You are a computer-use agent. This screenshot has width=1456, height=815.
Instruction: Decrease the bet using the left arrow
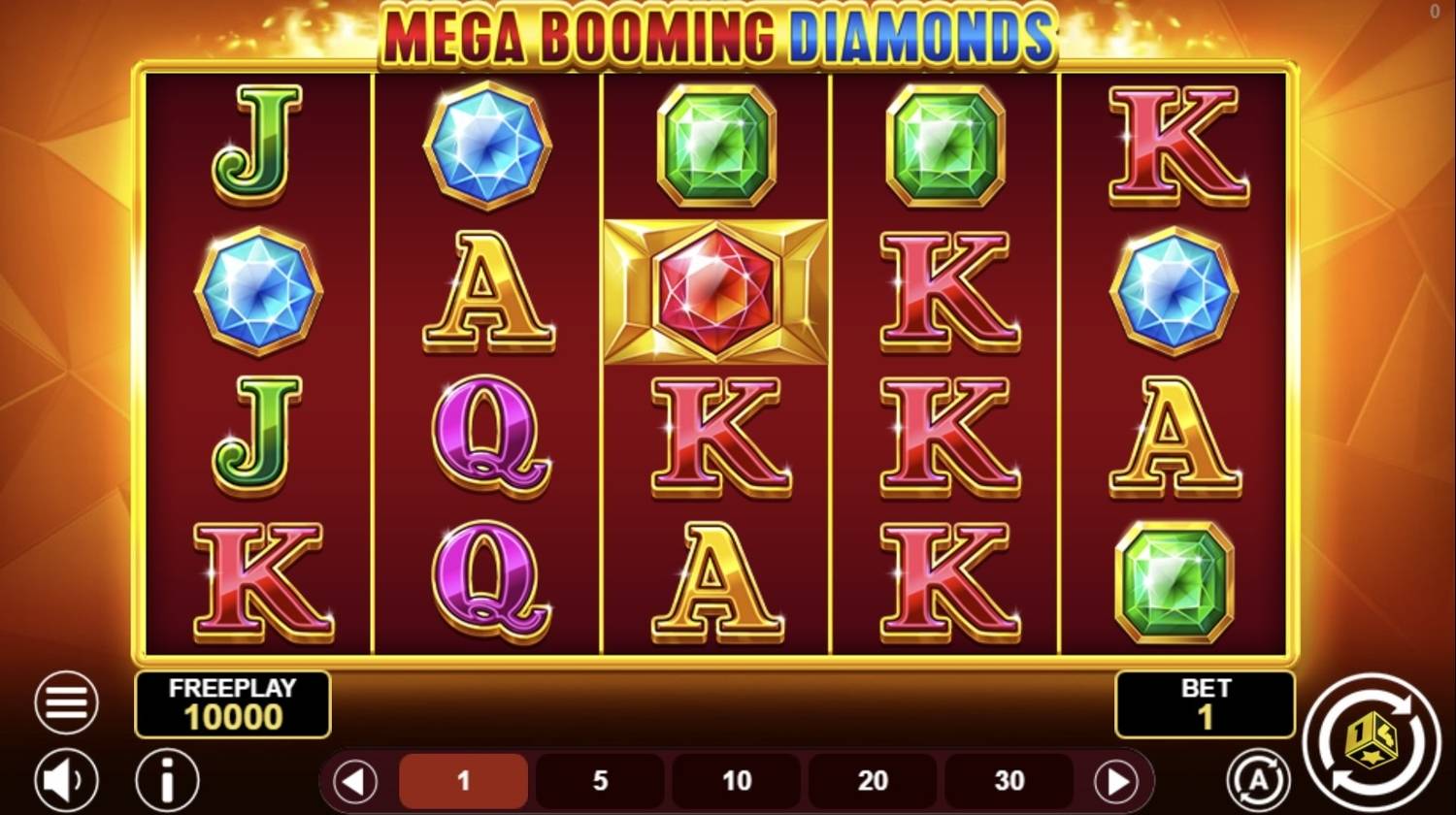coord(355,780)
